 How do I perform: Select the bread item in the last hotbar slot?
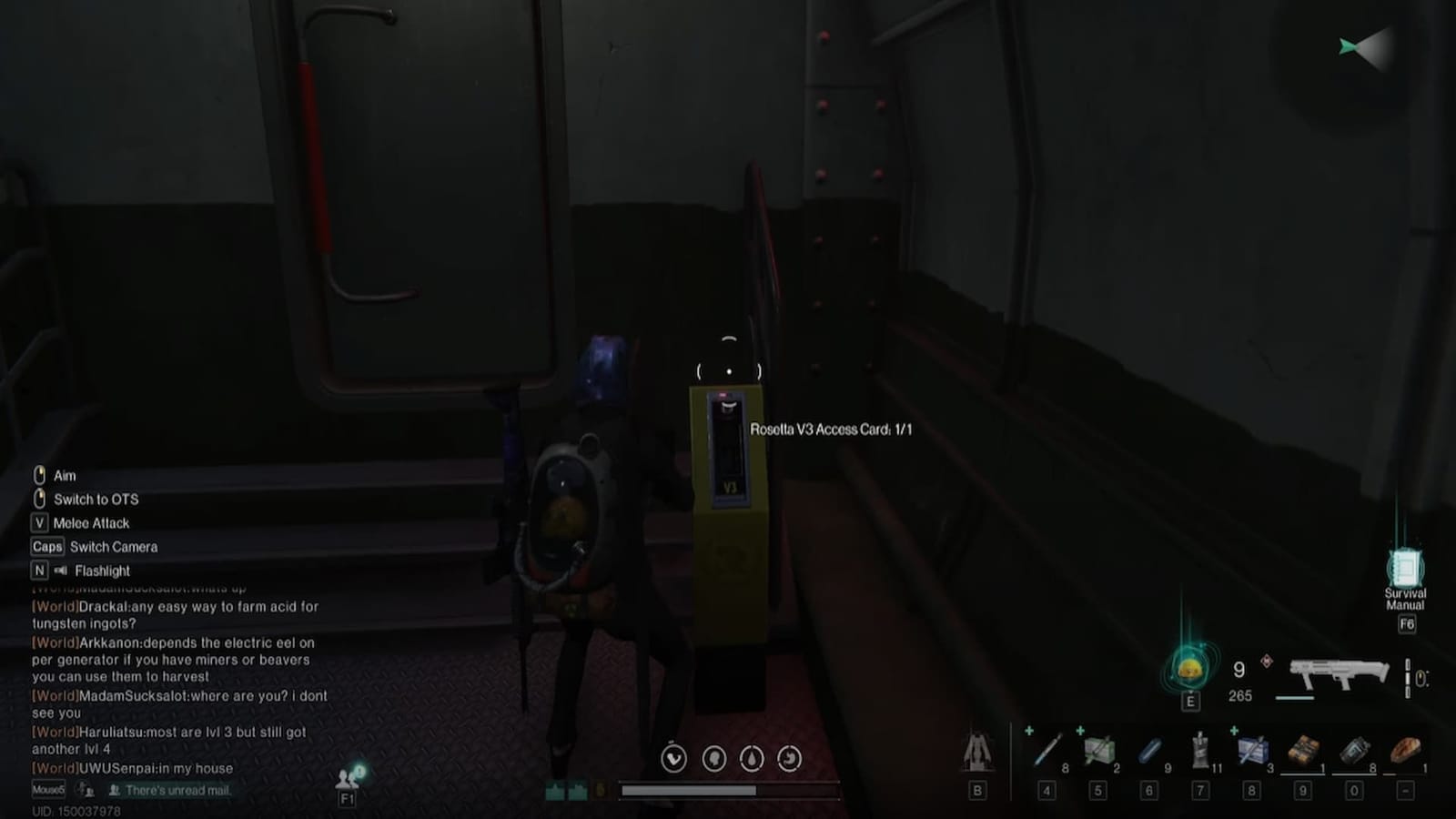click(x=1406, y=751)
